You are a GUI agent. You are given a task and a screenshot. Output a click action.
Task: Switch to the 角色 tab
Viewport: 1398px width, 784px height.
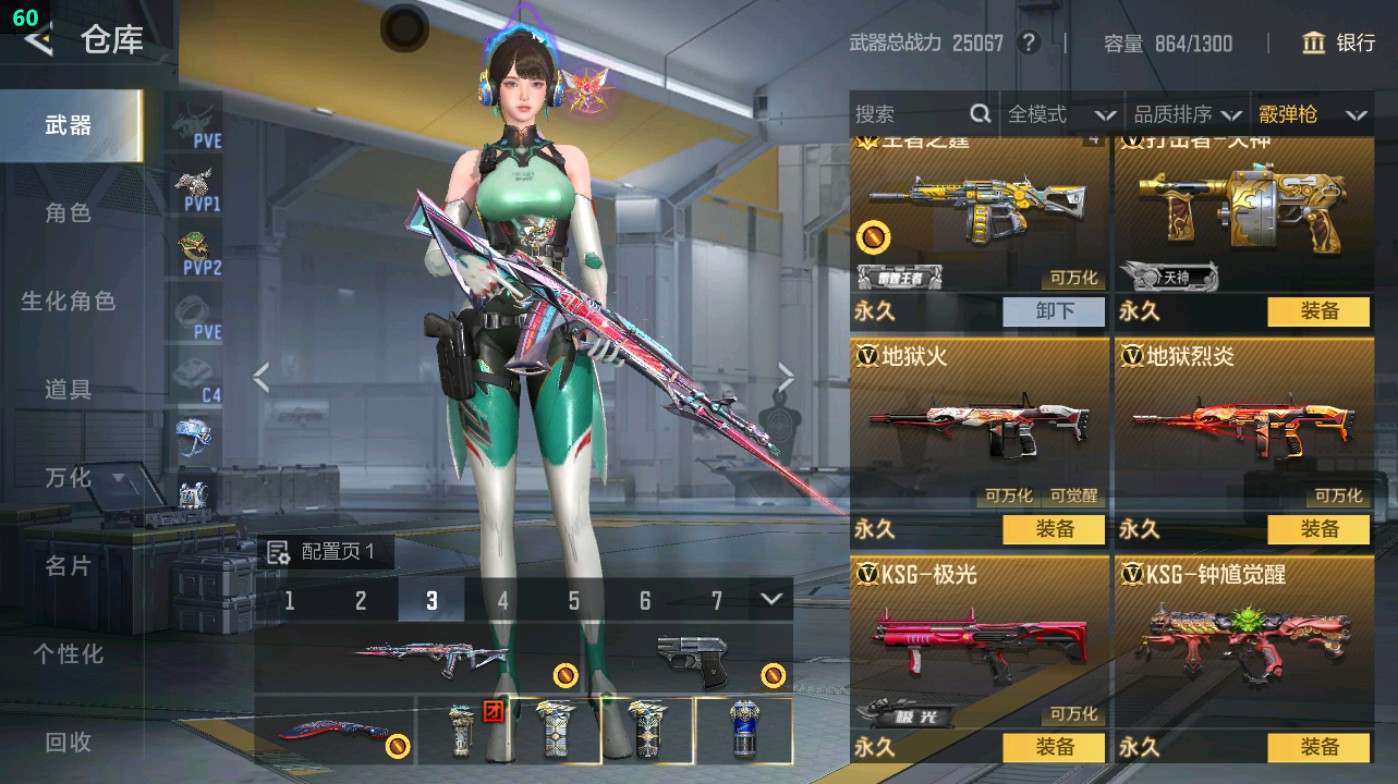(x=68, y=213)
